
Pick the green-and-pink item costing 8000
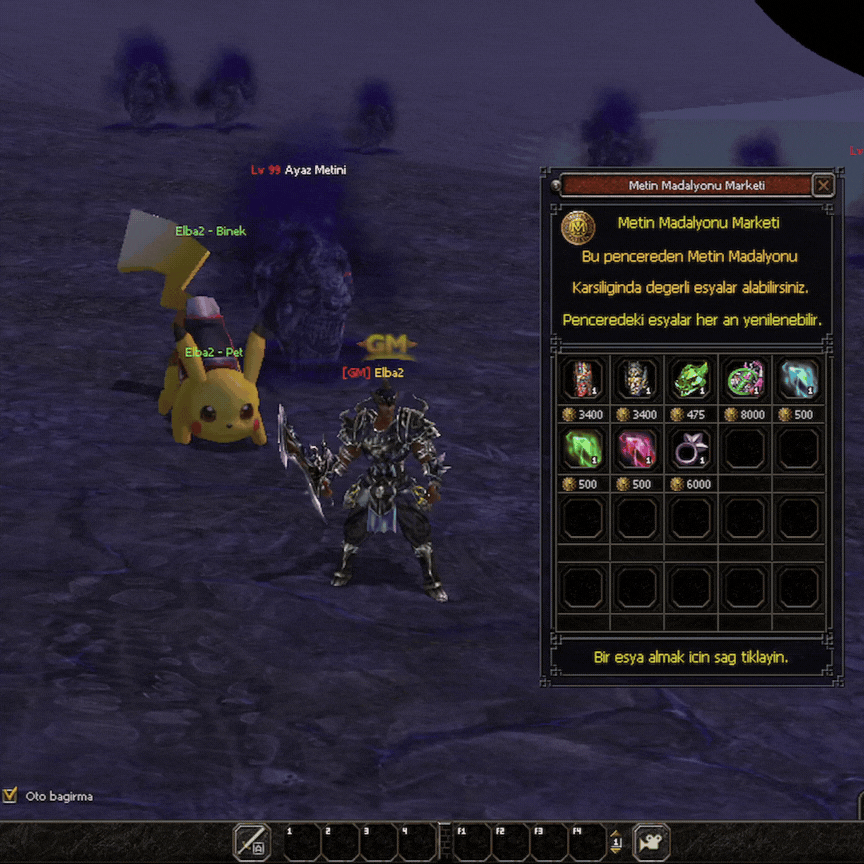[x=745, y=379]
